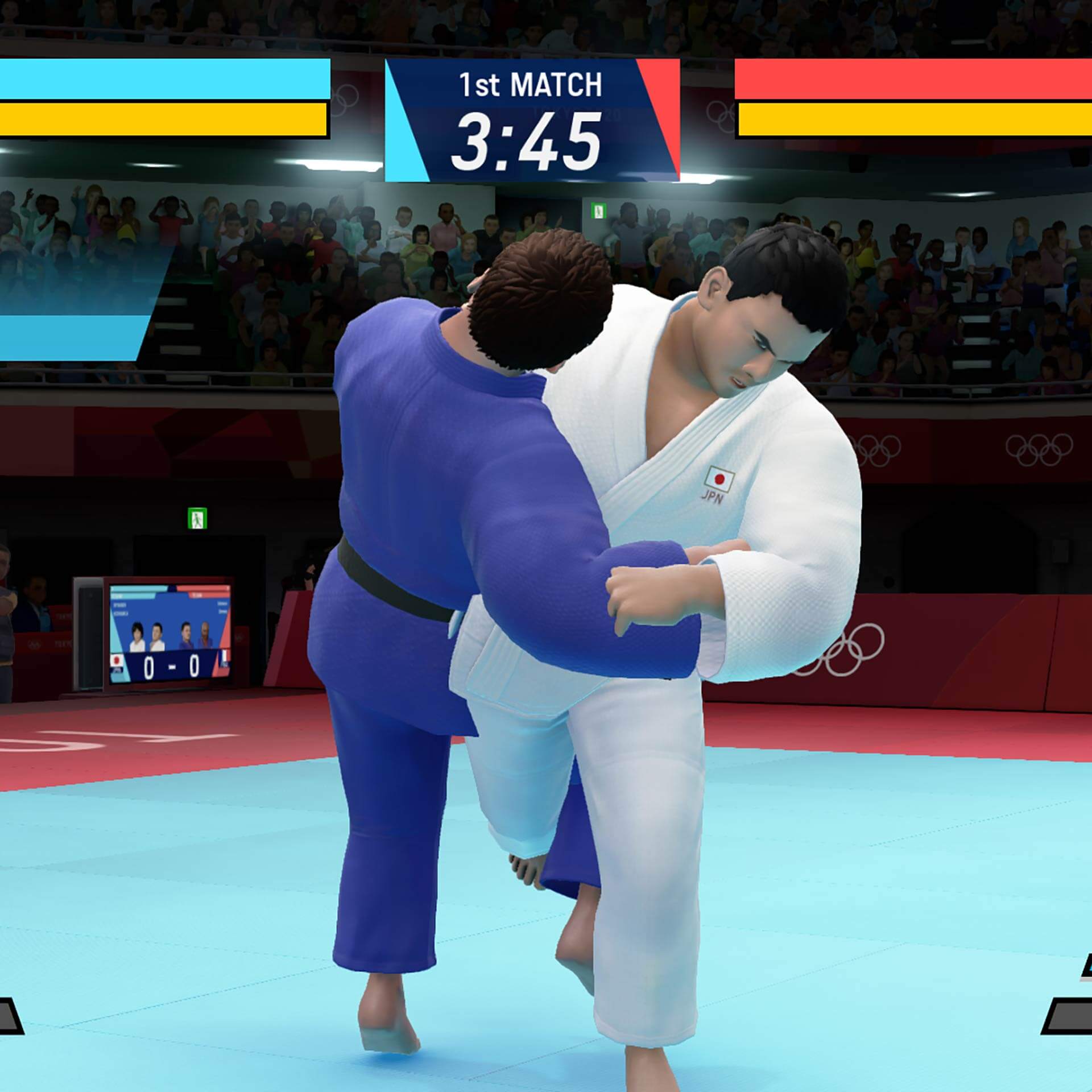Click the yellow penalty bar on the left
Viewport: 1092px width, 1092px height.
click(165, 119)
